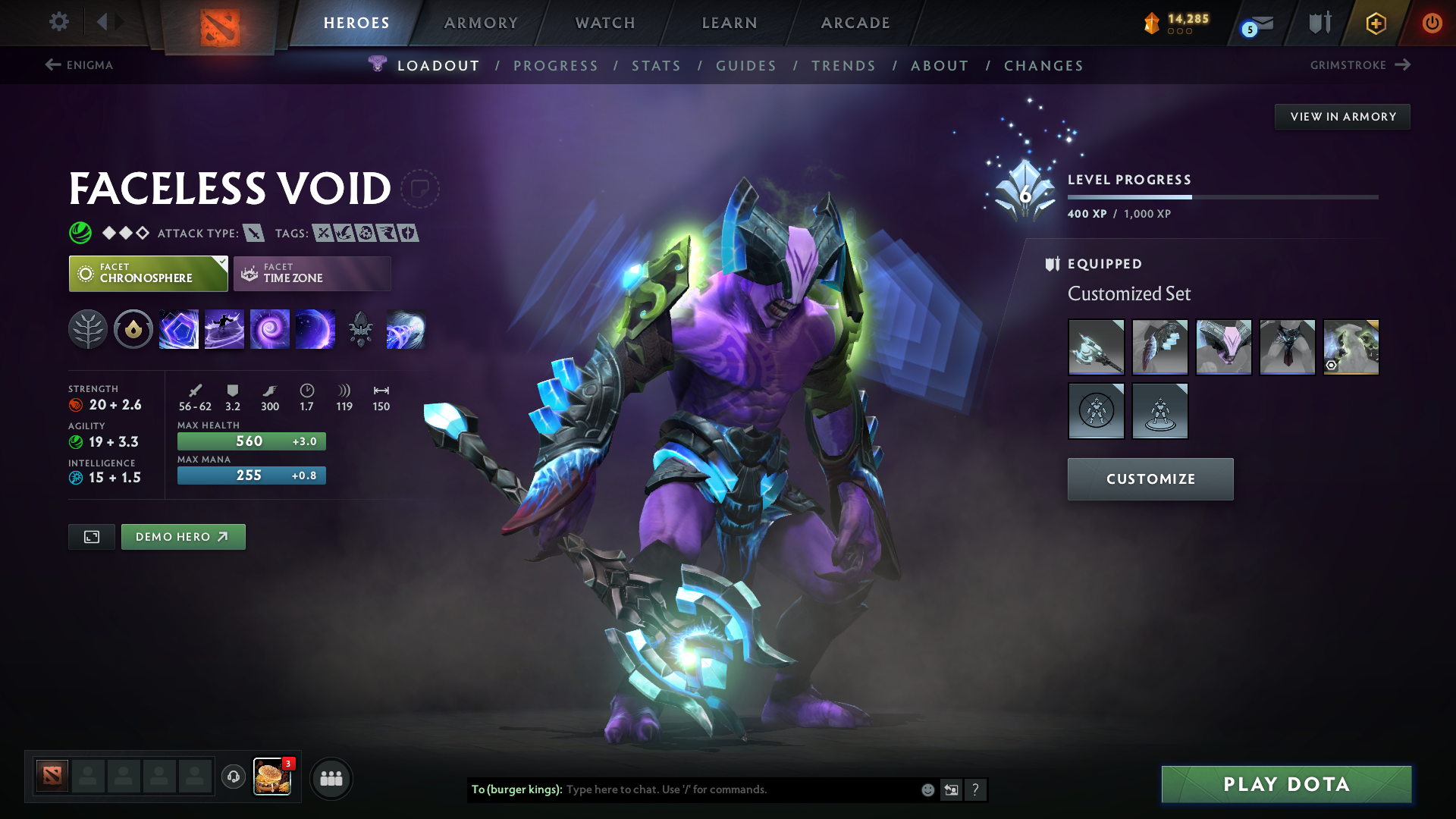
Task: Click the melee attack type icon
Action: click(x=253, y=233)
